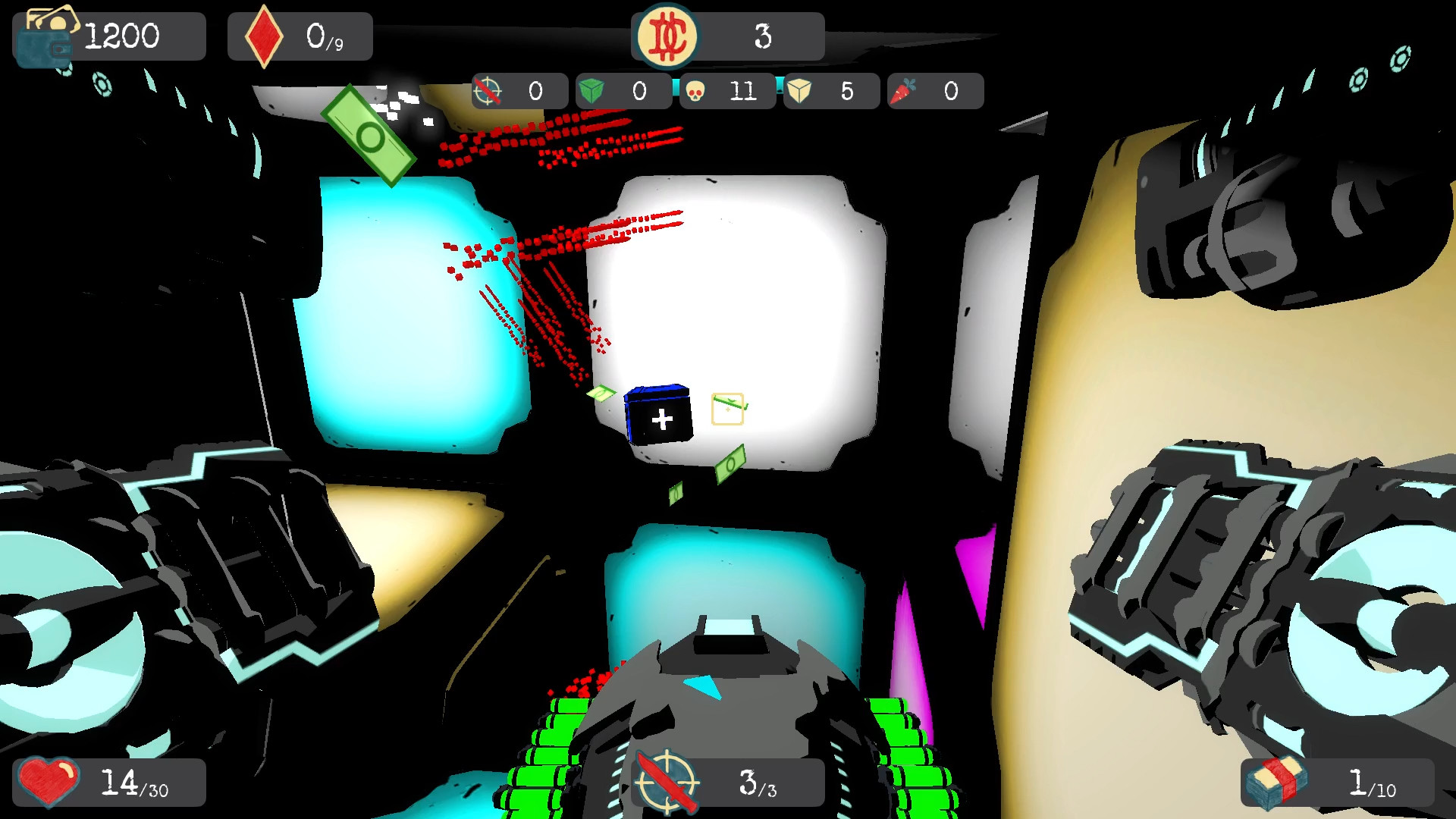
Task: Click the crossed-out crosshair stat icon
Action: [x=488, y=91]
